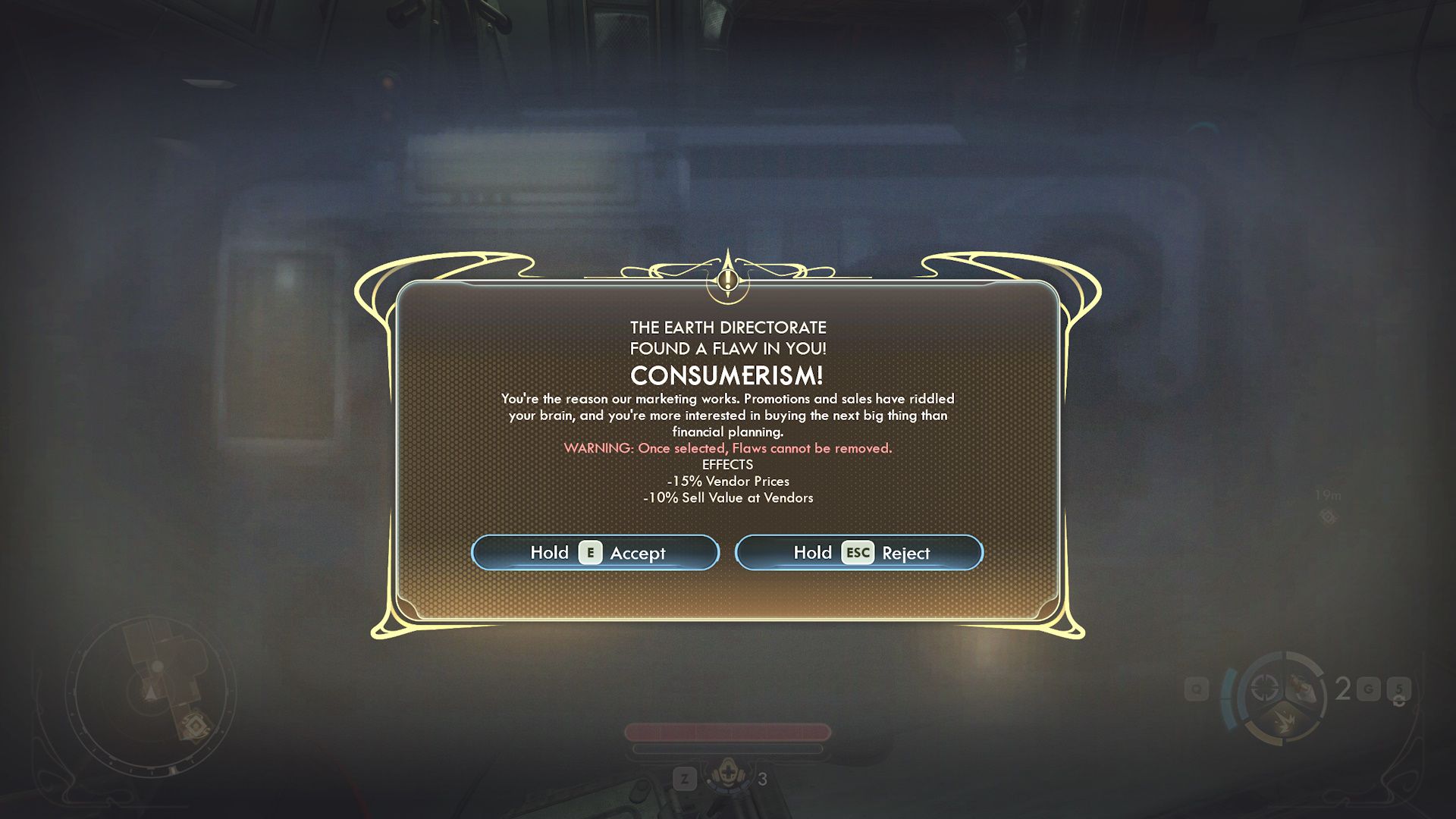This screenshot has width=1456, height=819.
Task: Click the crosshair reticle icon in the weapon wheel
Action: (x=1265, y=688)
